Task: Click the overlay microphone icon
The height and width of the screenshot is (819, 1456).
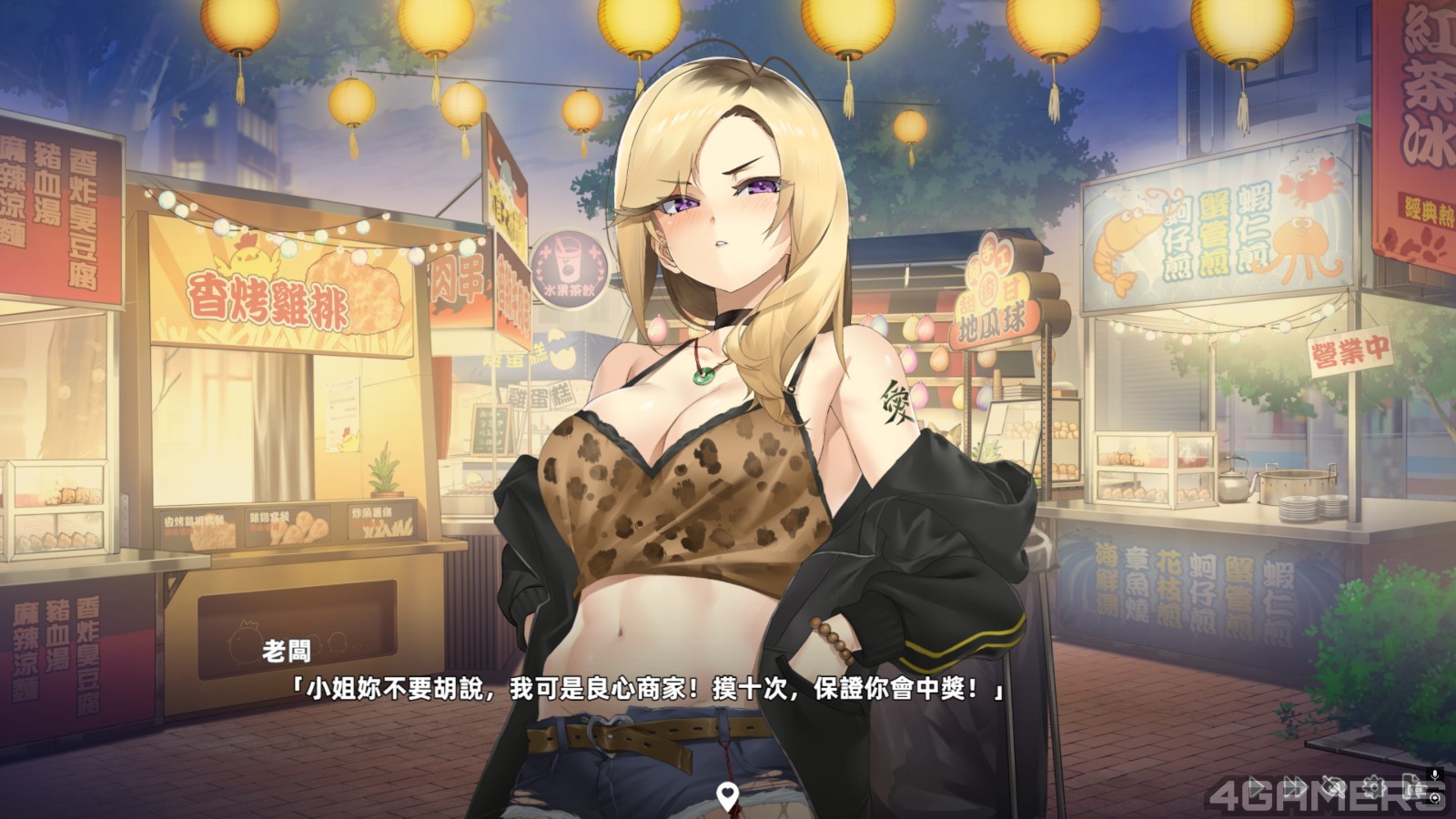Action: click(x=1436, y=775)
